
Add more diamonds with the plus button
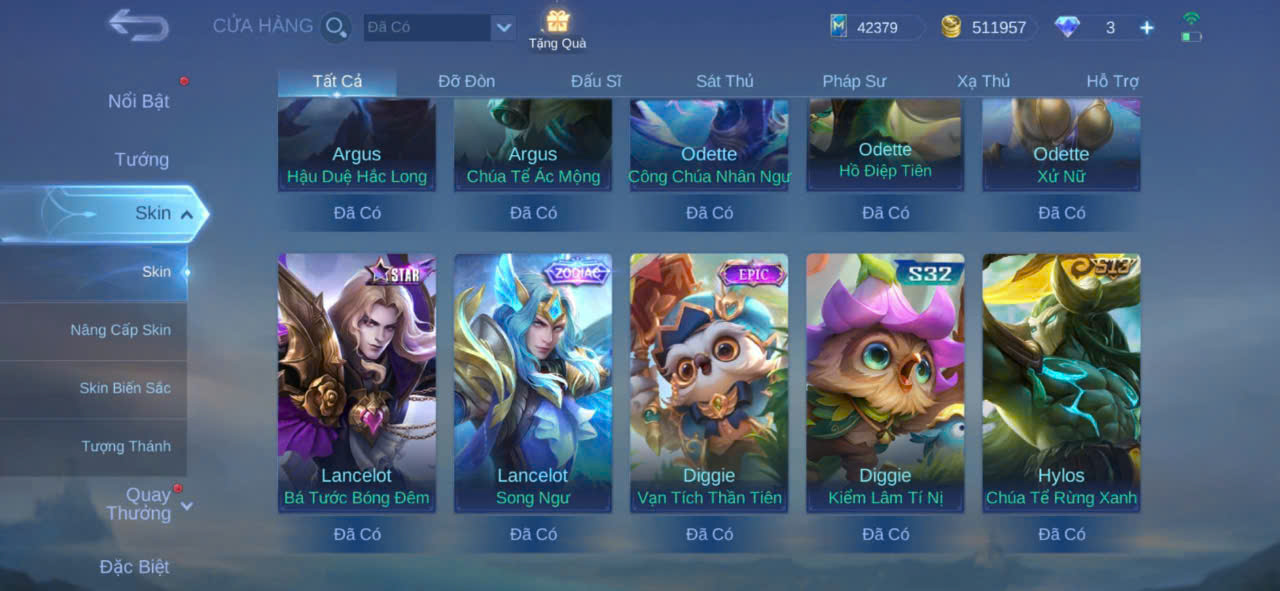1146,28
